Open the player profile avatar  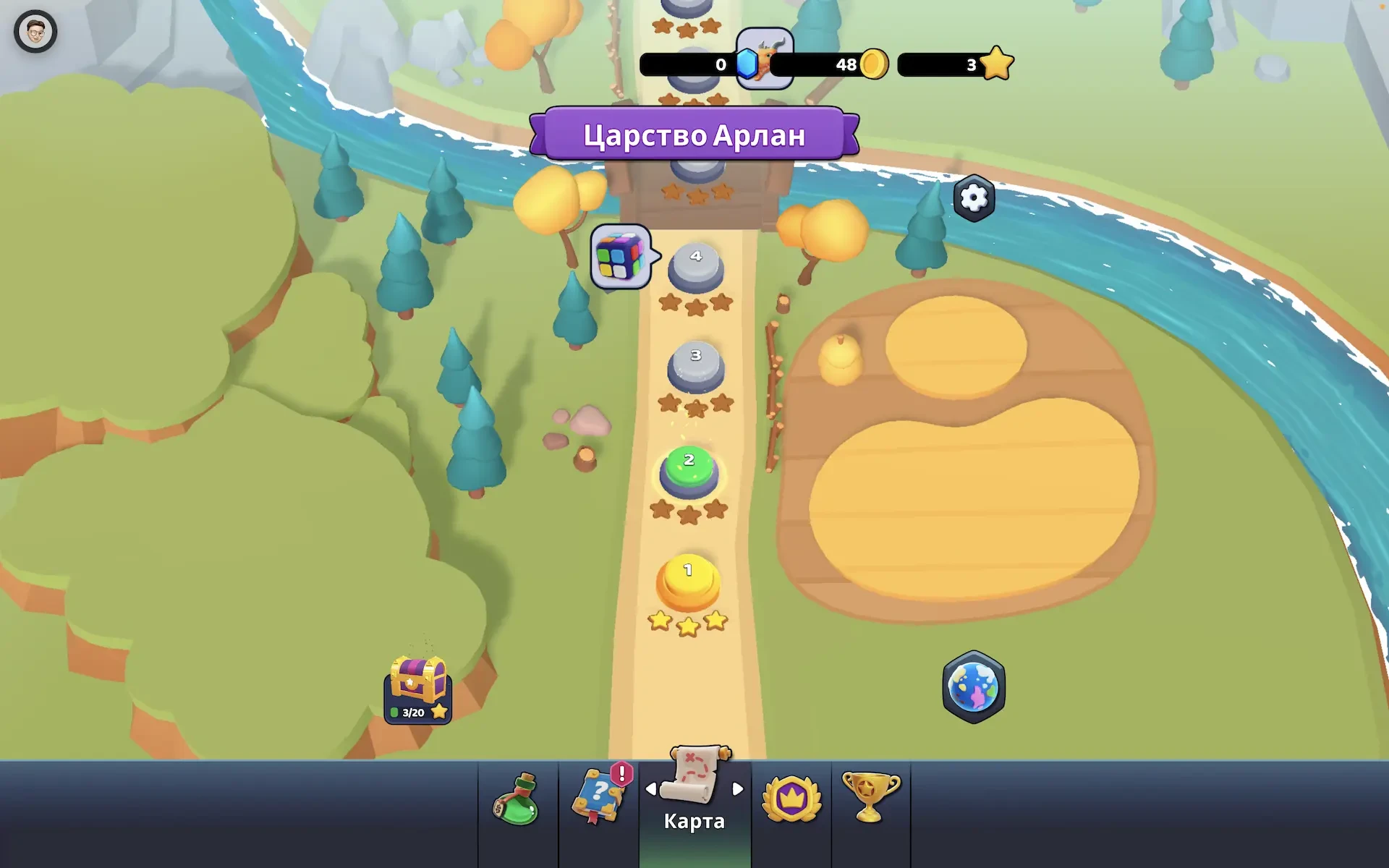click(x=35, y=31)
